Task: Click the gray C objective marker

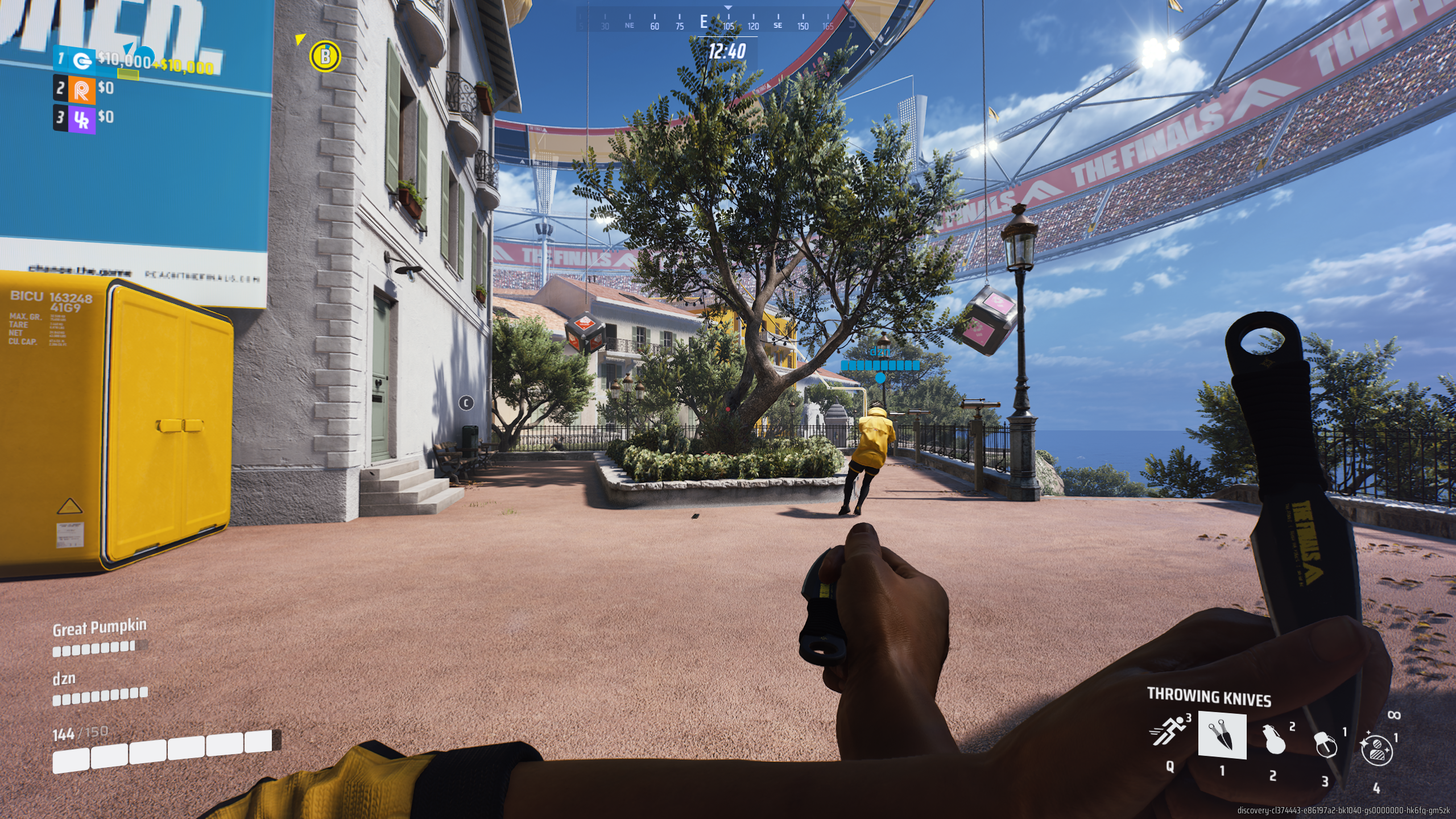Action: 466,403
